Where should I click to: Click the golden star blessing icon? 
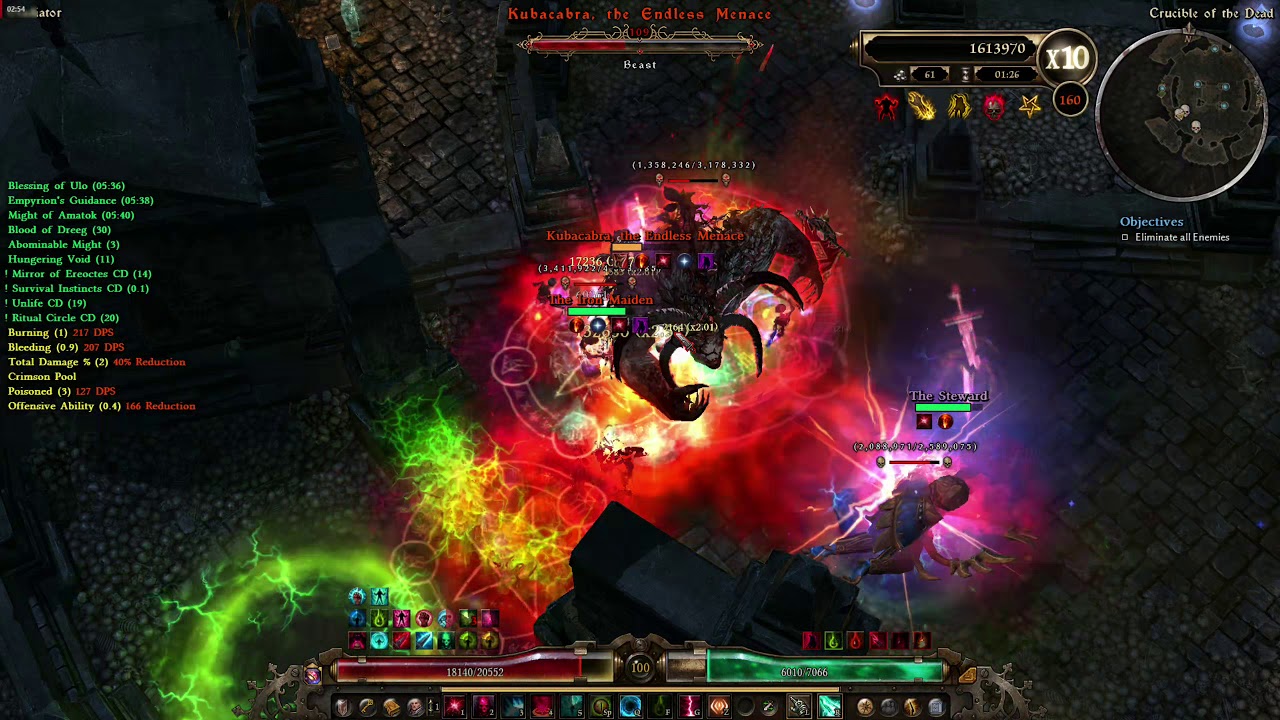(x=1029, y=106)
